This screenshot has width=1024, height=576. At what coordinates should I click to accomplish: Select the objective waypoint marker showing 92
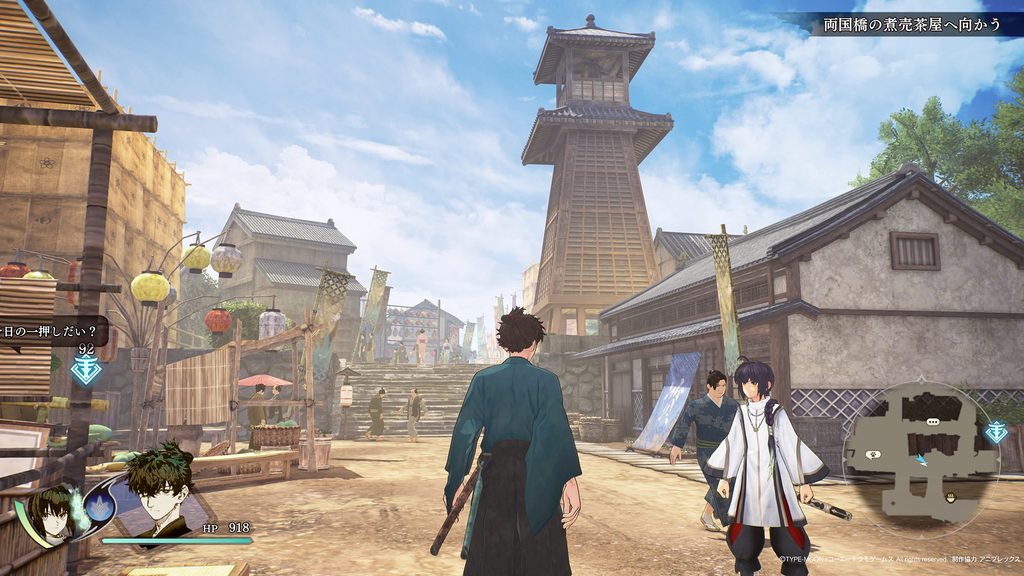pyautogui.click(x=86, y=369)
